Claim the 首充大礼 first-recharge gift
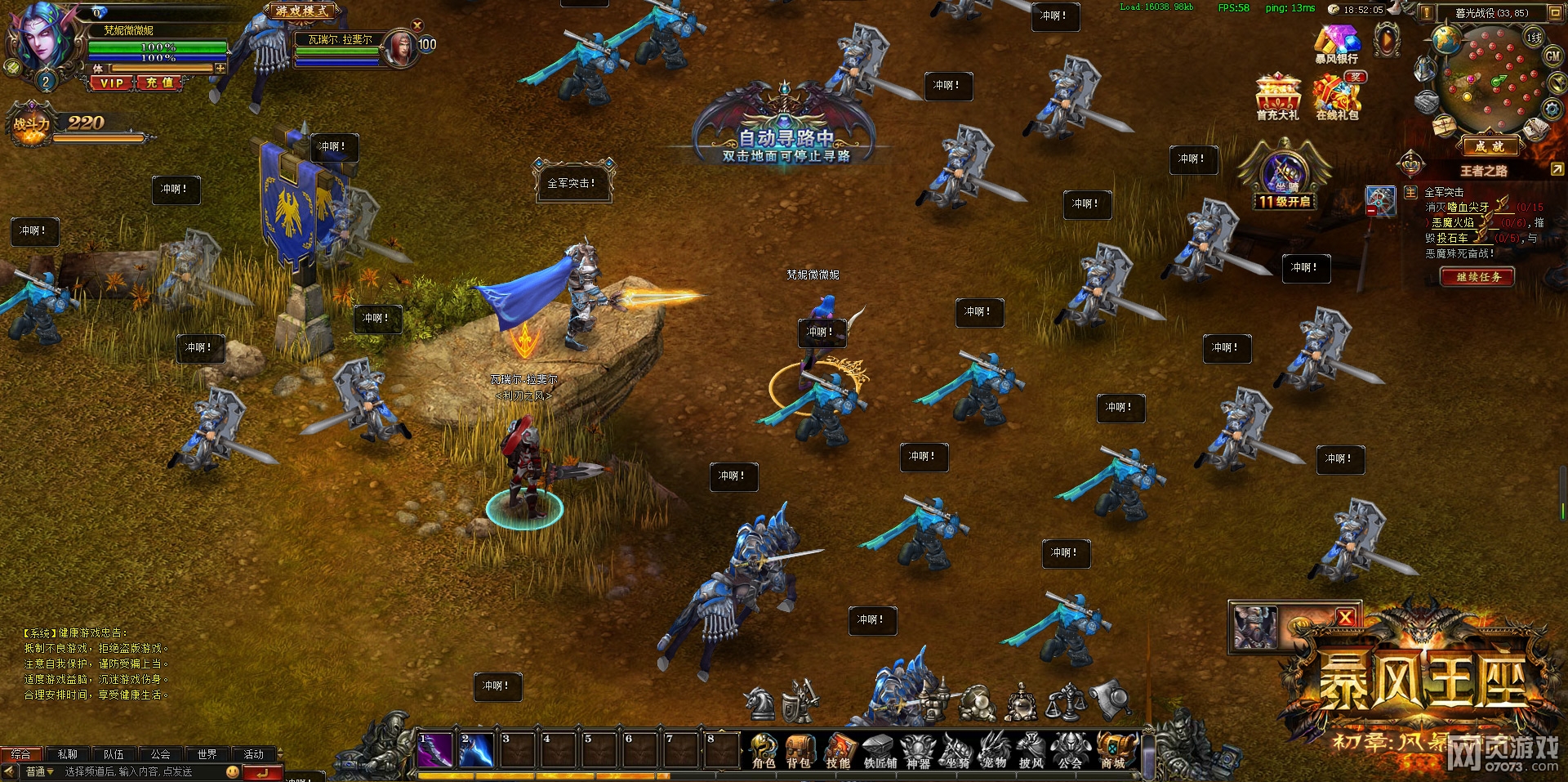The width and height of the screenshot is (1568, 782). tap(1277, 97)
